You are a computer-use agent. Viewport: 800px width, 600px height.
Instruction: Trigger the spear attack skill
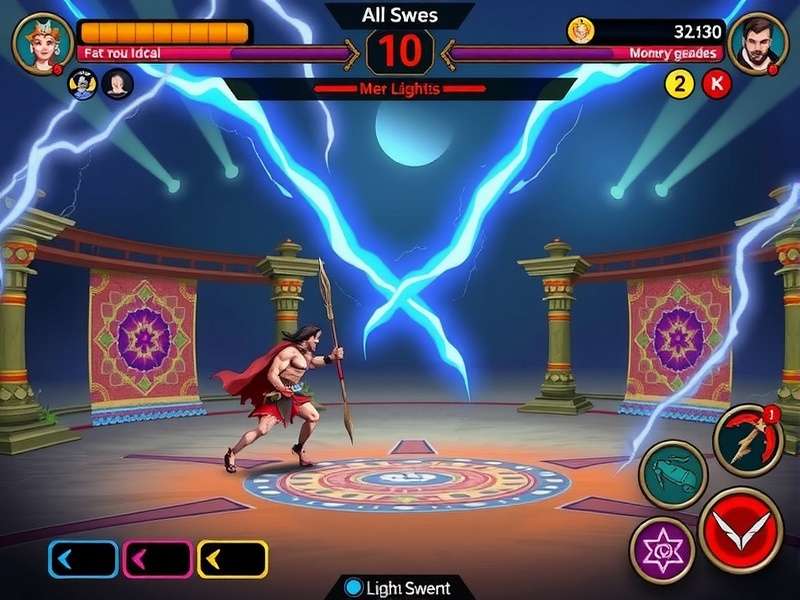click(x=747, y=439)
